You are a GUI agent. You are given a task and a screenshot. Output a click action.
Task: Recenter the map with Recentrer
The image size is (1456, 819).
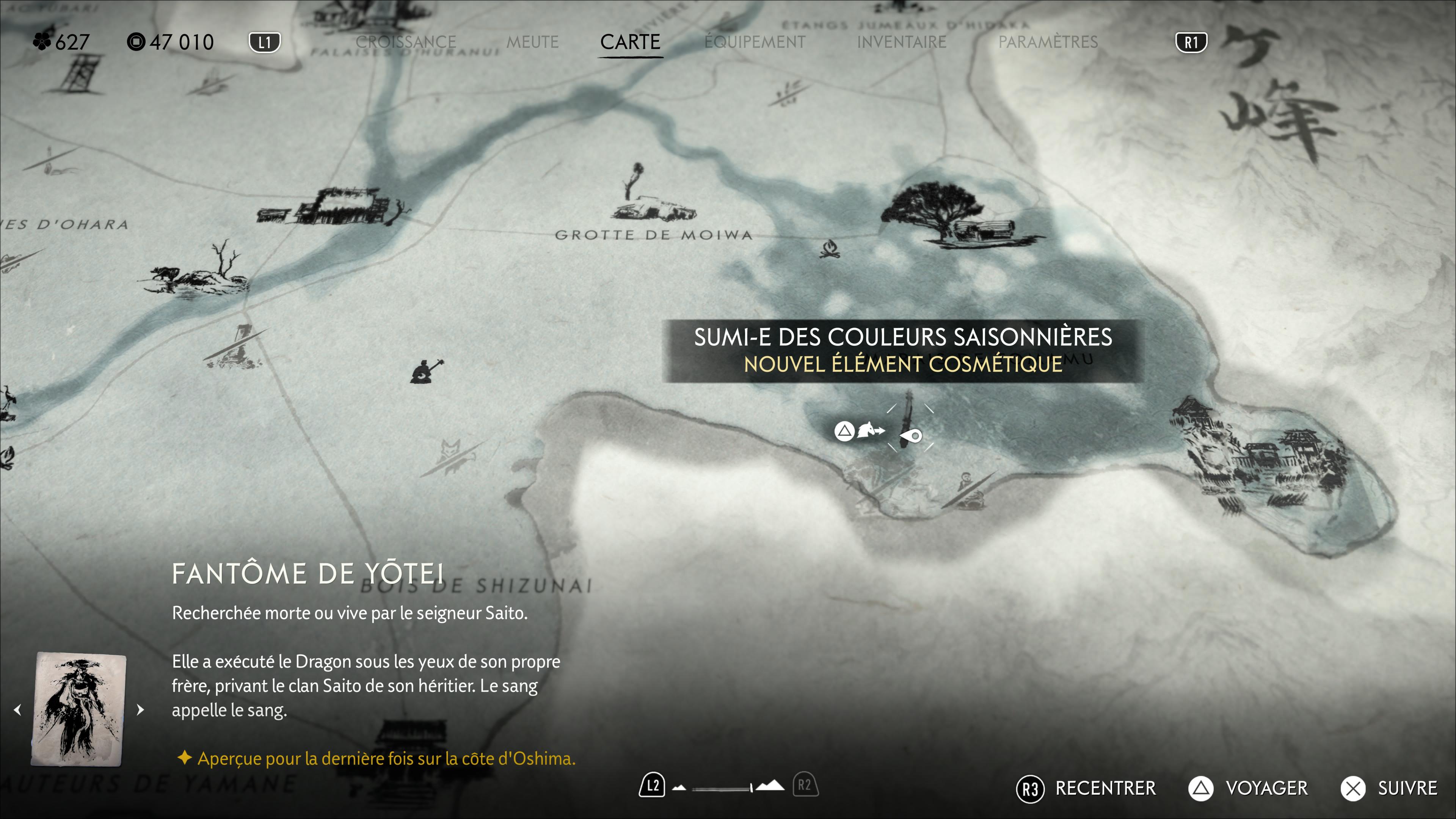coord(1087,789)
